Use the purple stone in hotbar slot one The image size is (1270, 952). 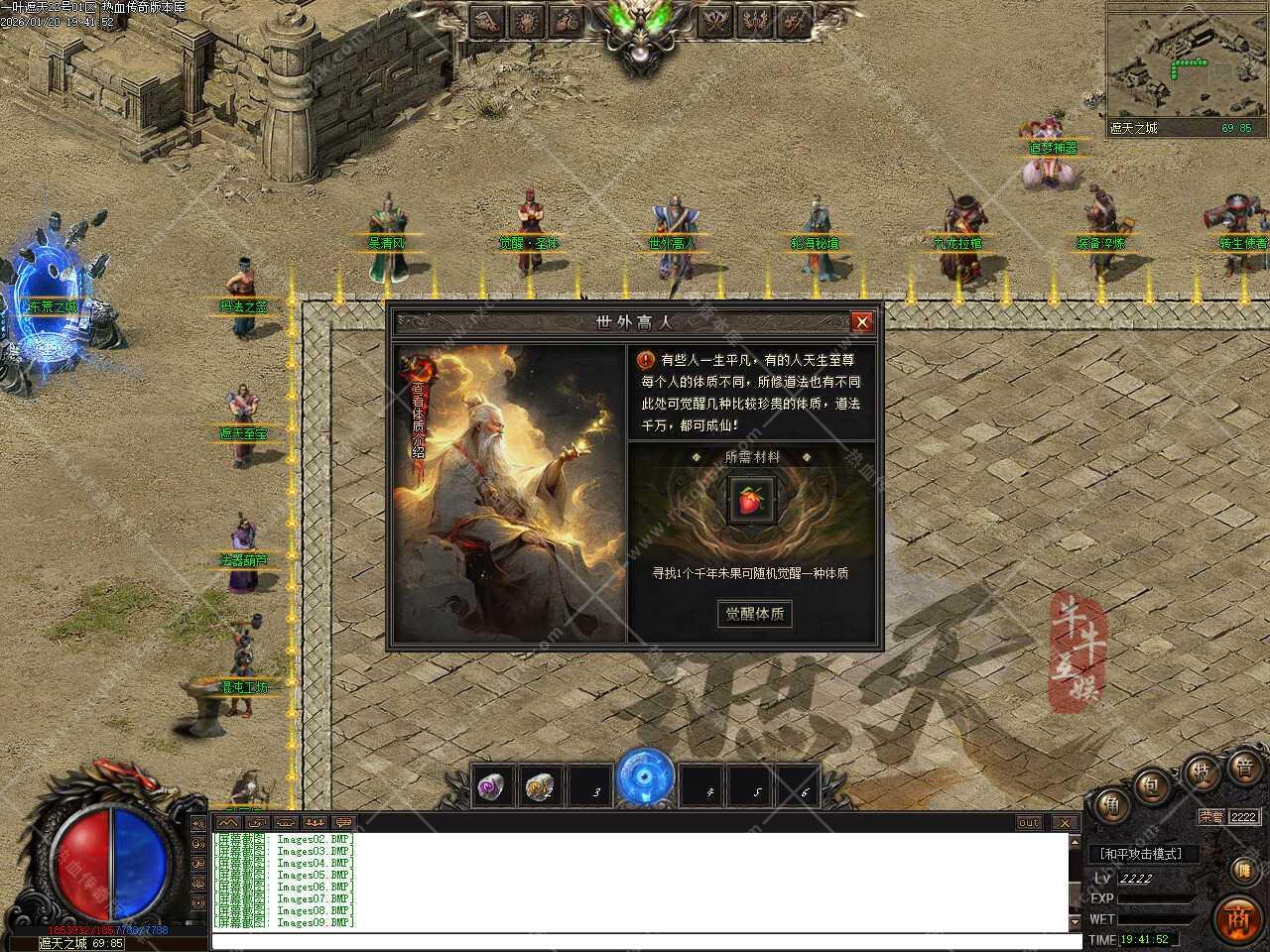(x=491, y=787)
